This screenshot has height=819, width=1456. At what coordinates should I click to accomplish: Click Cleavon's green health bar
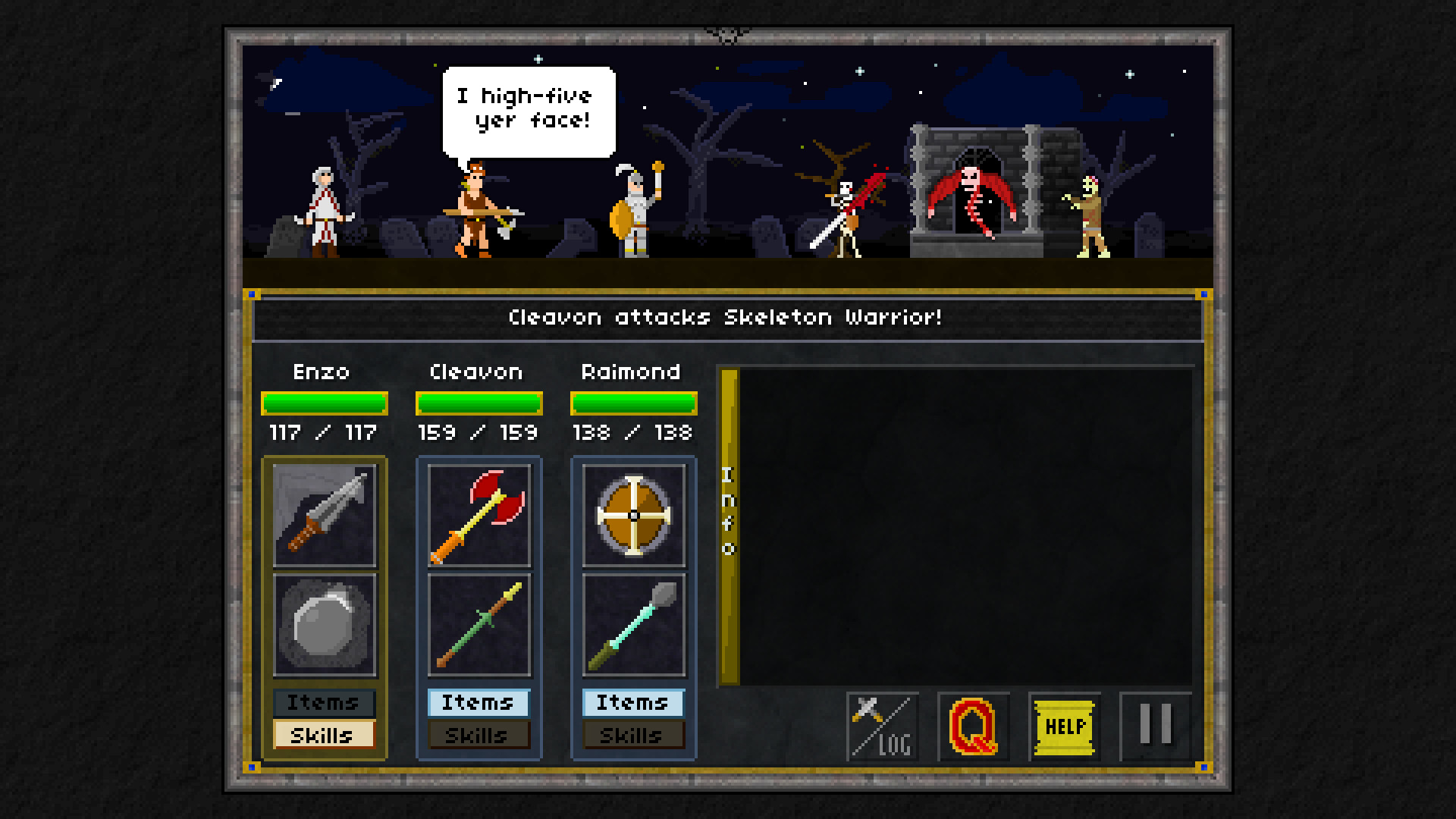click(479, 403)
